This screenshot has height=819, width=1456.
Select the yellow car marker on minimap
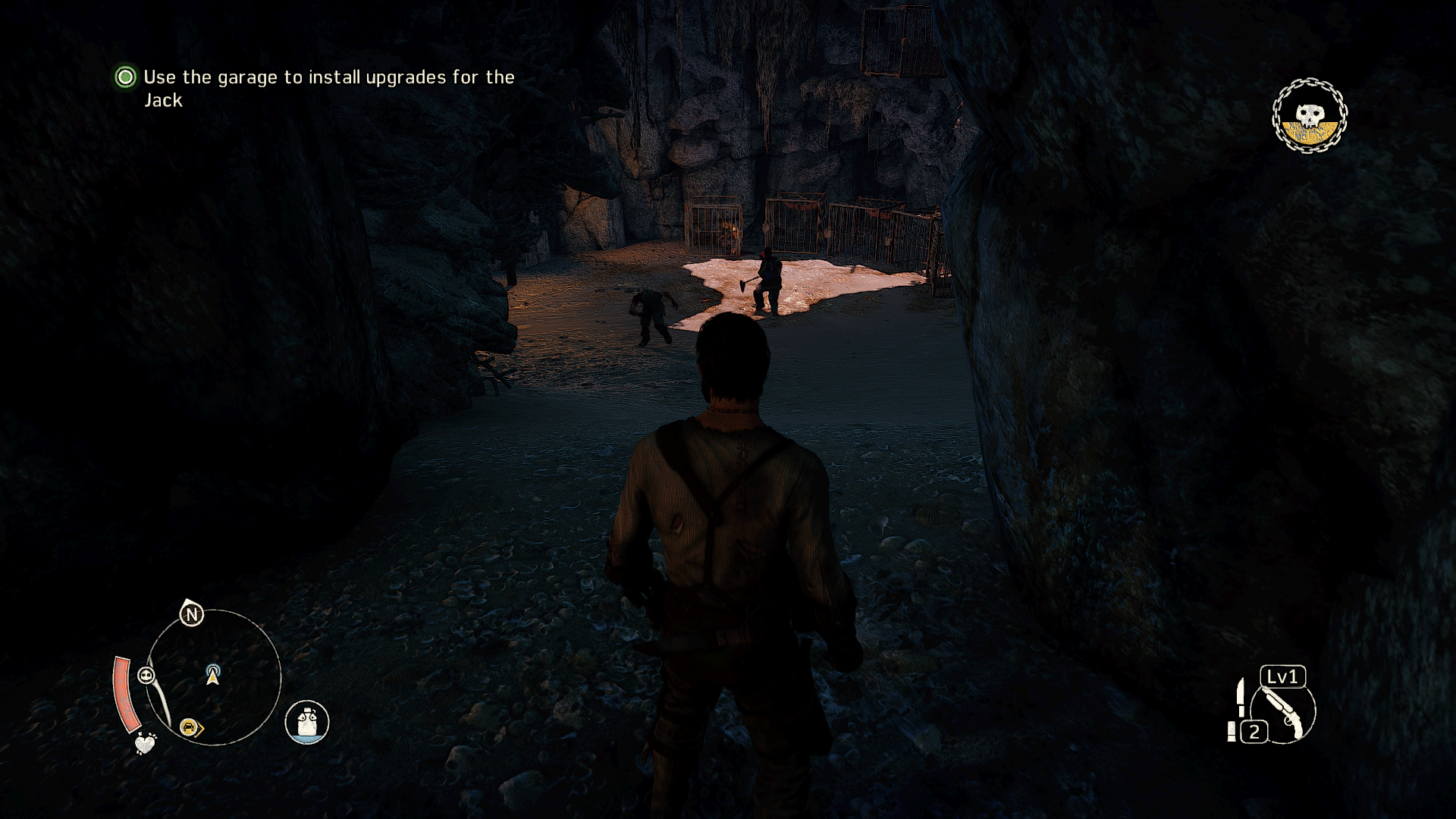tap(188, 728)
